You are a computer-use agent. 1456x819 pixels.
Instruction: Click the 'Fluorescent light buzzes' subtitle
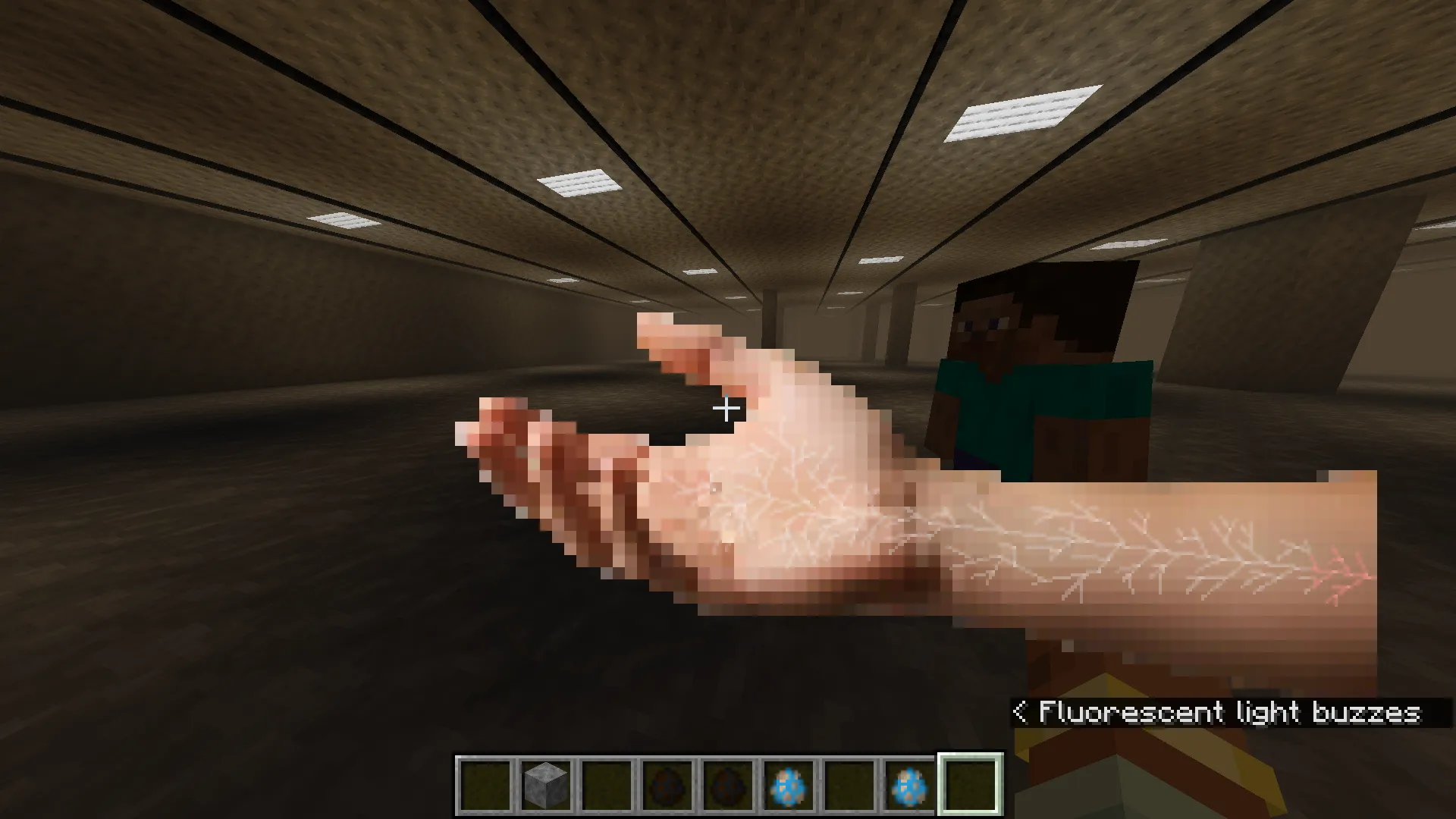[x=1228, y=711]
